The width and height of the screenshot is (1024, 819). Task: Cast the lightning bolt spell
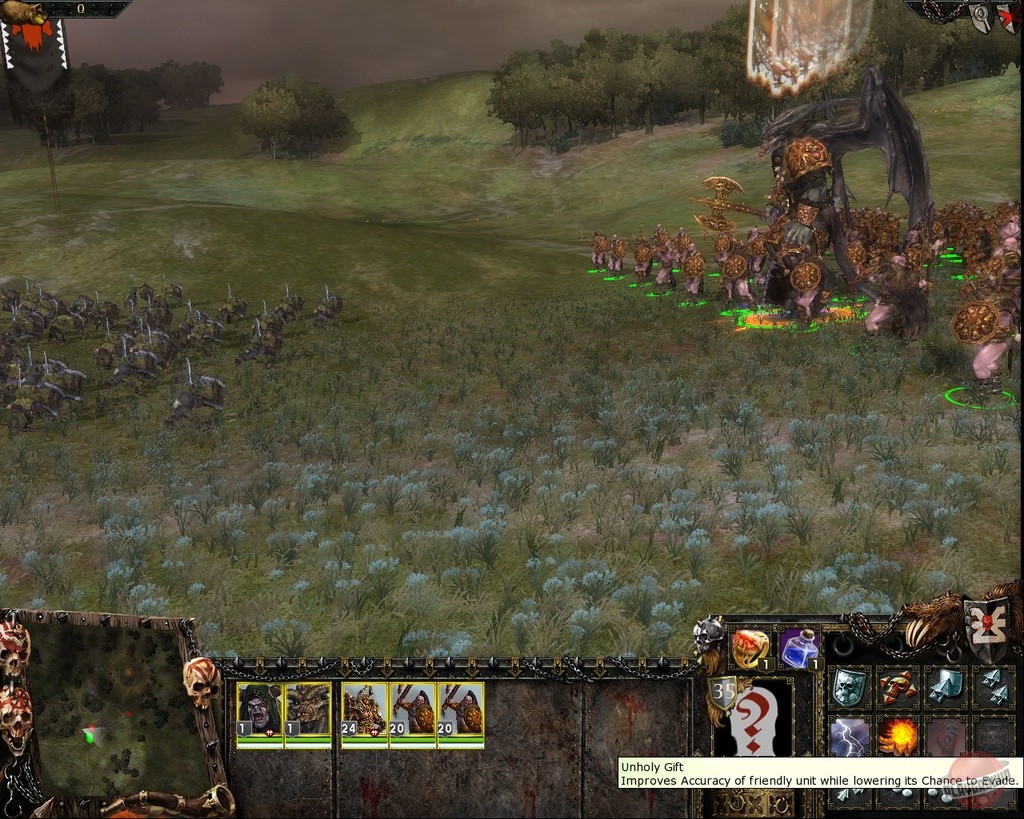[x=850, y=737]
